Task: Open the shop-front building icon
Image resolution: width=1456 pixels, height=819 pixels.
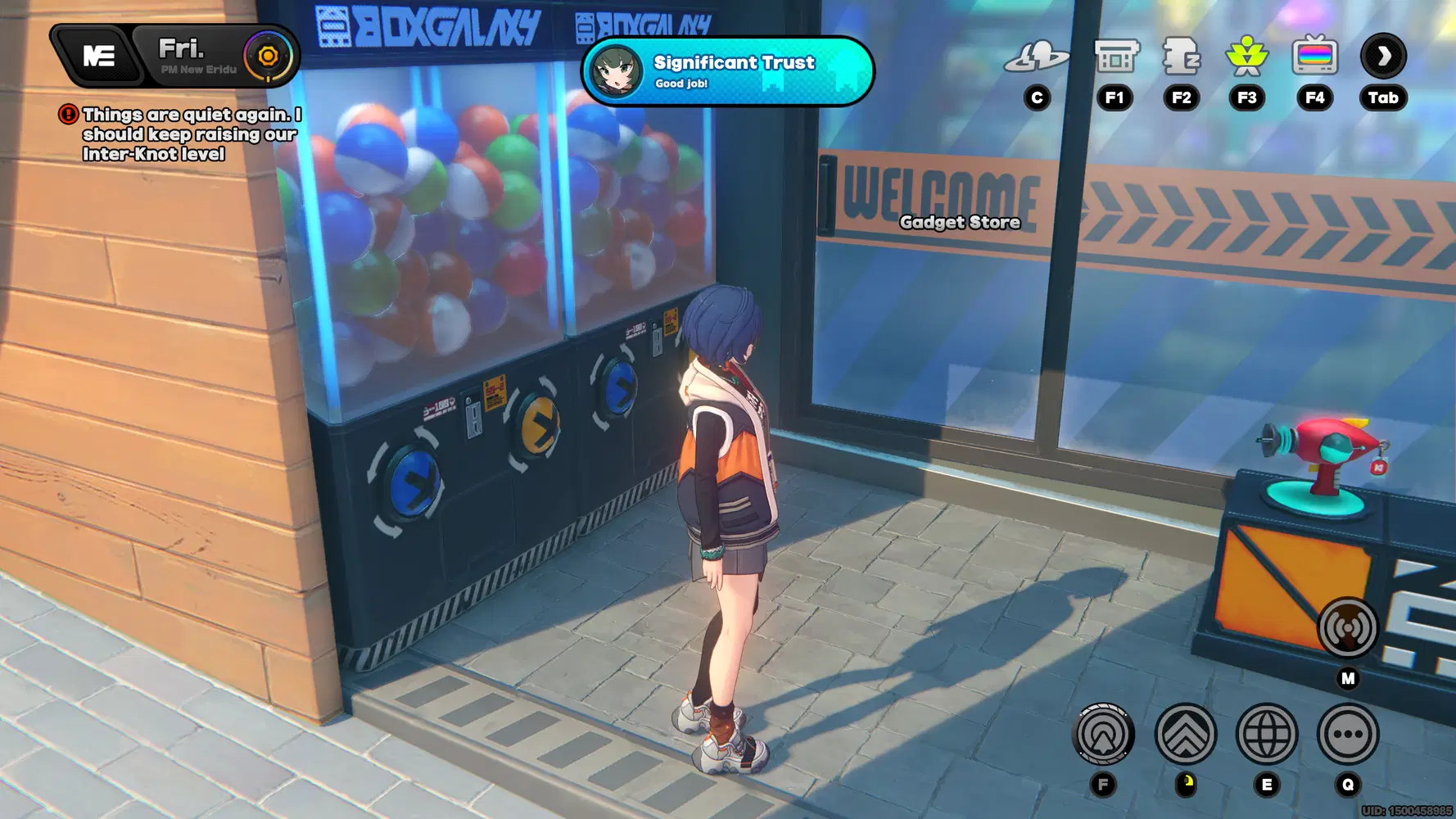Action: [1116, 57]
